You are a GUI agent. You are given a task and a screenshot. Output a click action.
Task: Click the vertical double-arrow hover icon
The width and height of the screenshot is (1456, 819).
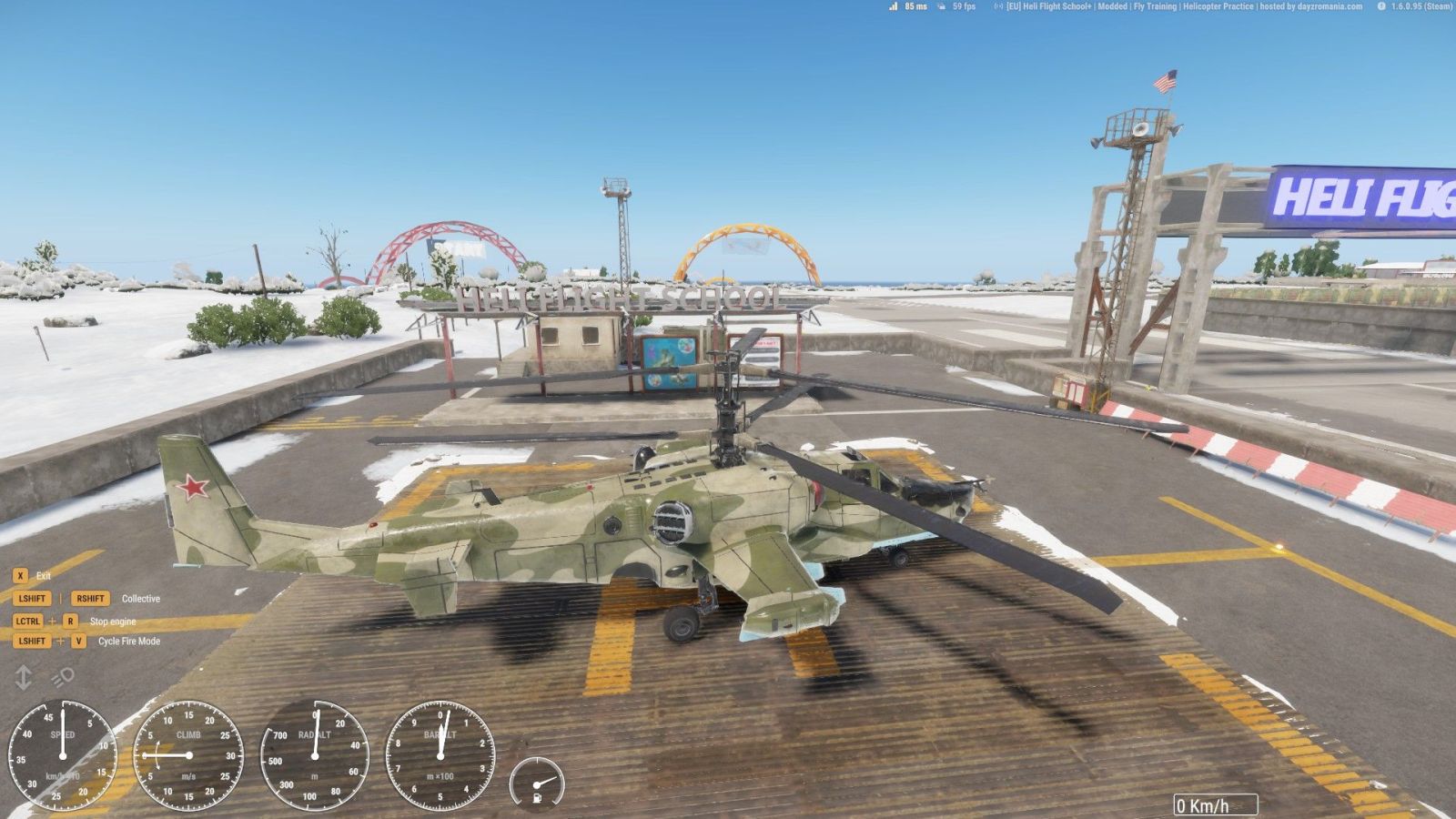point(24,677)
